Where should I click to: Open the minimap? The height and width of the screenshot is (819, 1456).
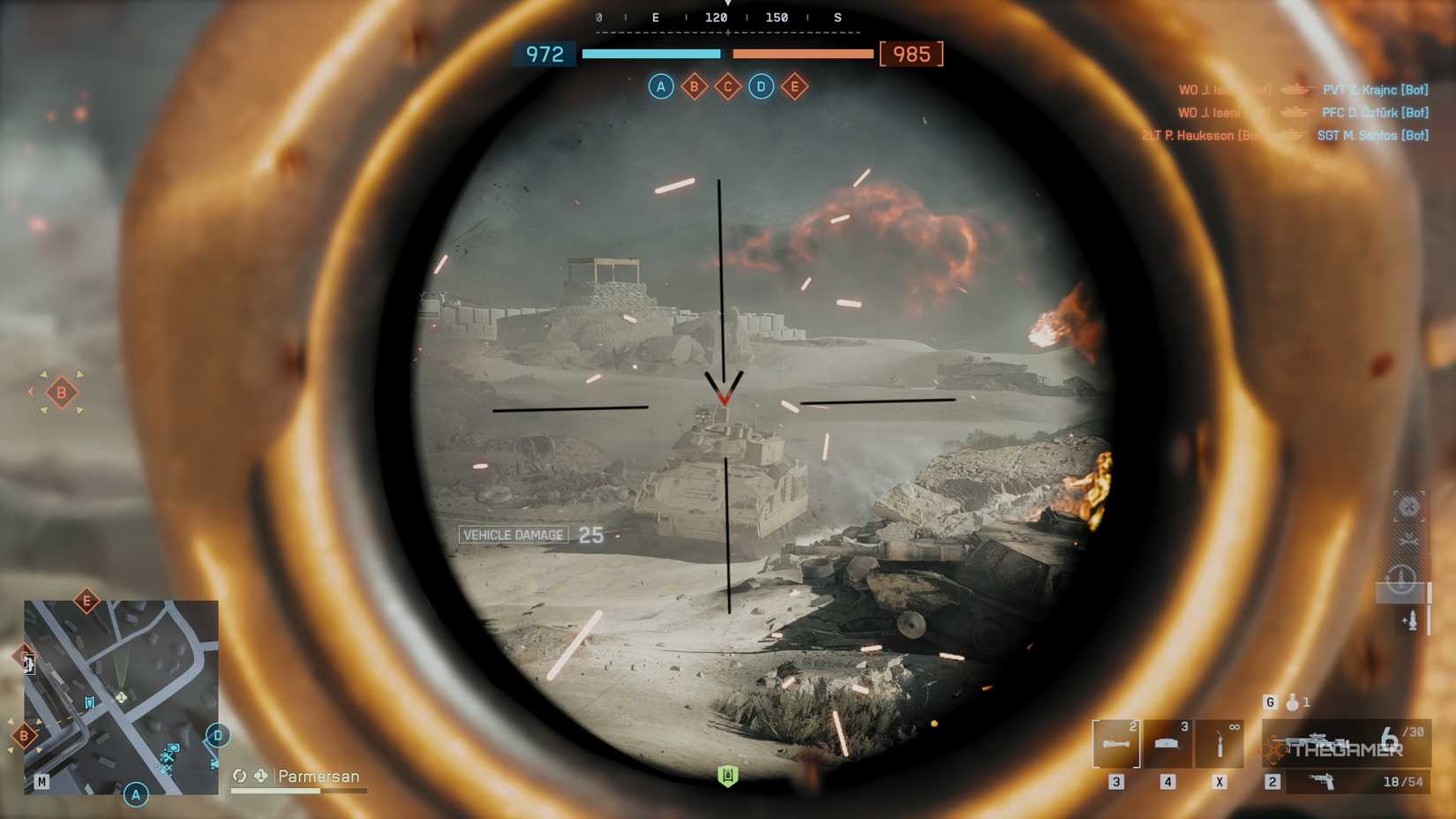(121, 697)
